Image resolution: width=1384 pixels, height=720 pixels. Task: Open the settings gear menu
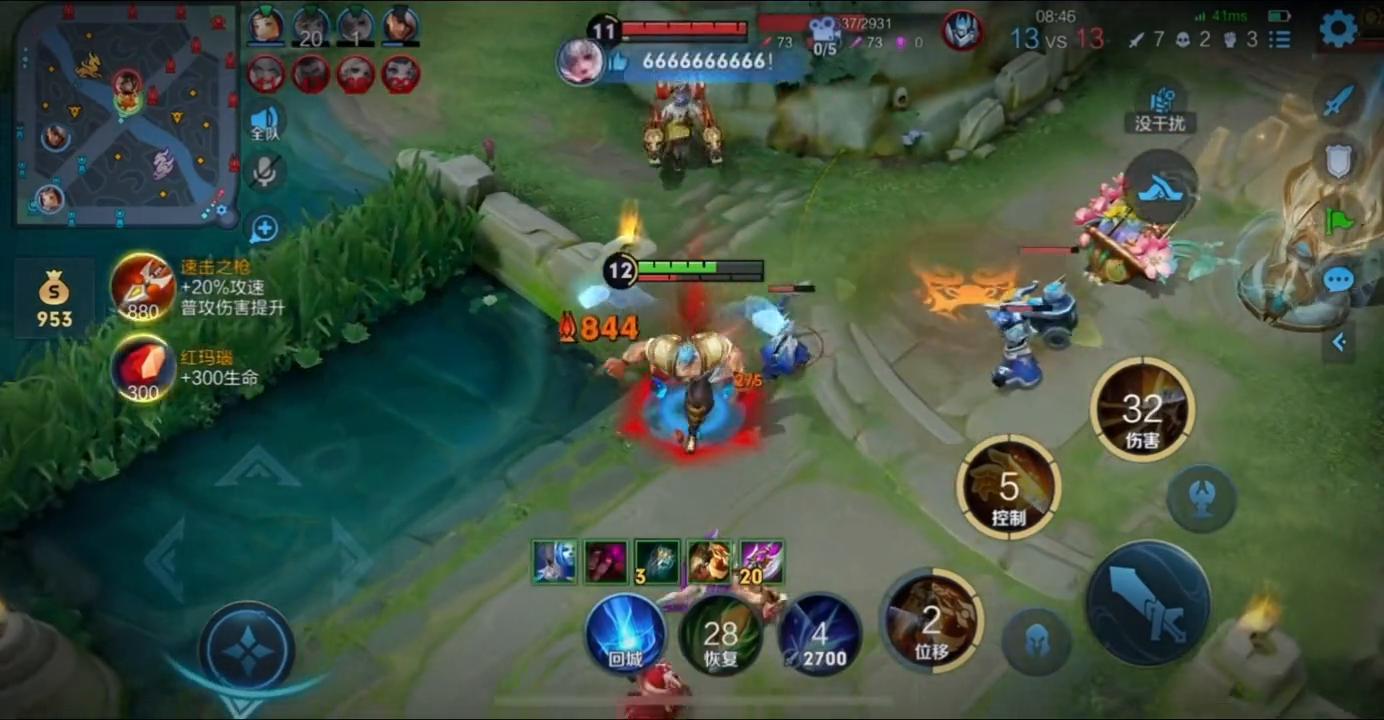[x=1338, y=29]
